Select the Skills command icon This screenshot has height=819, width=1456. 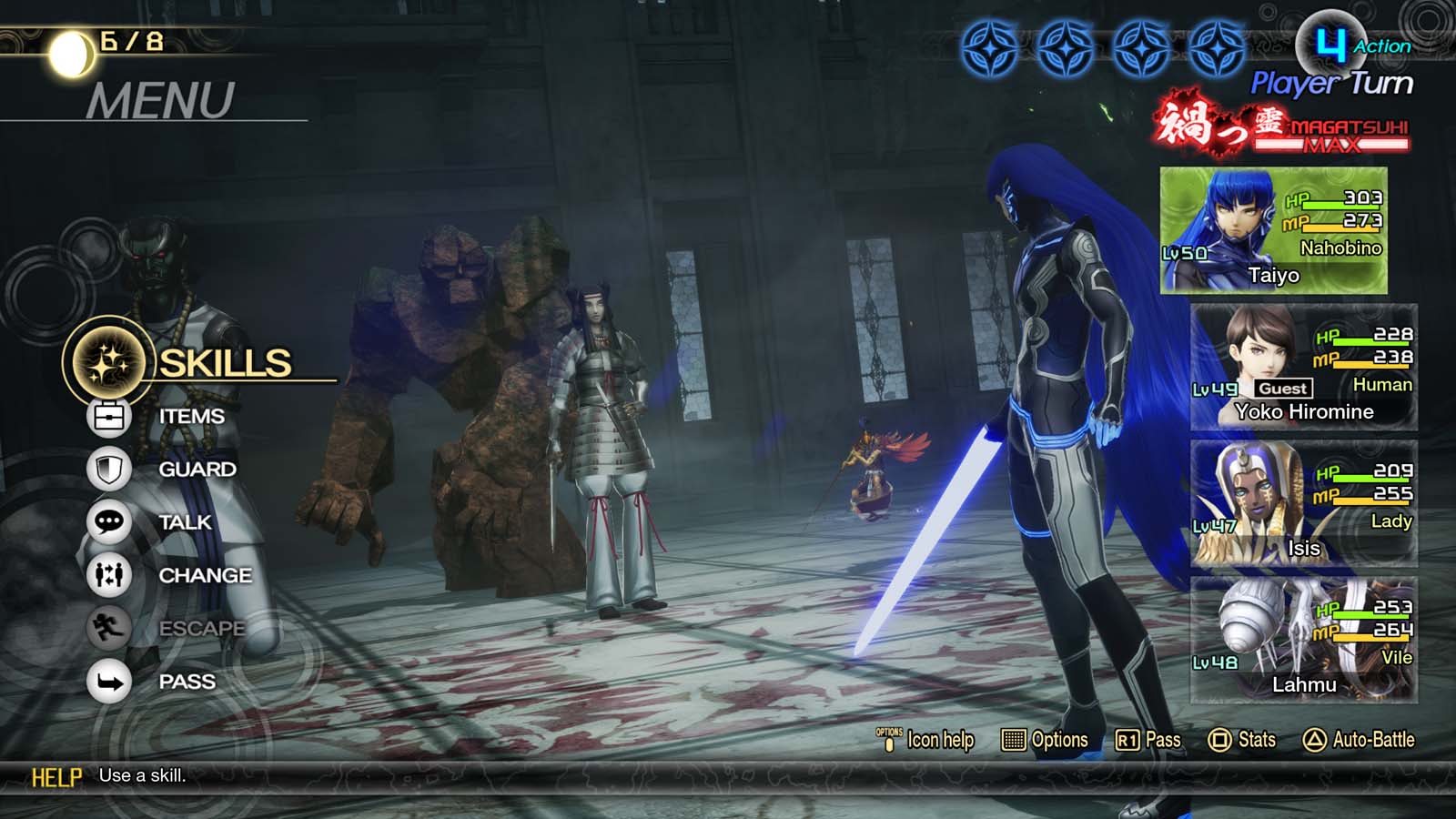[109, 360]
